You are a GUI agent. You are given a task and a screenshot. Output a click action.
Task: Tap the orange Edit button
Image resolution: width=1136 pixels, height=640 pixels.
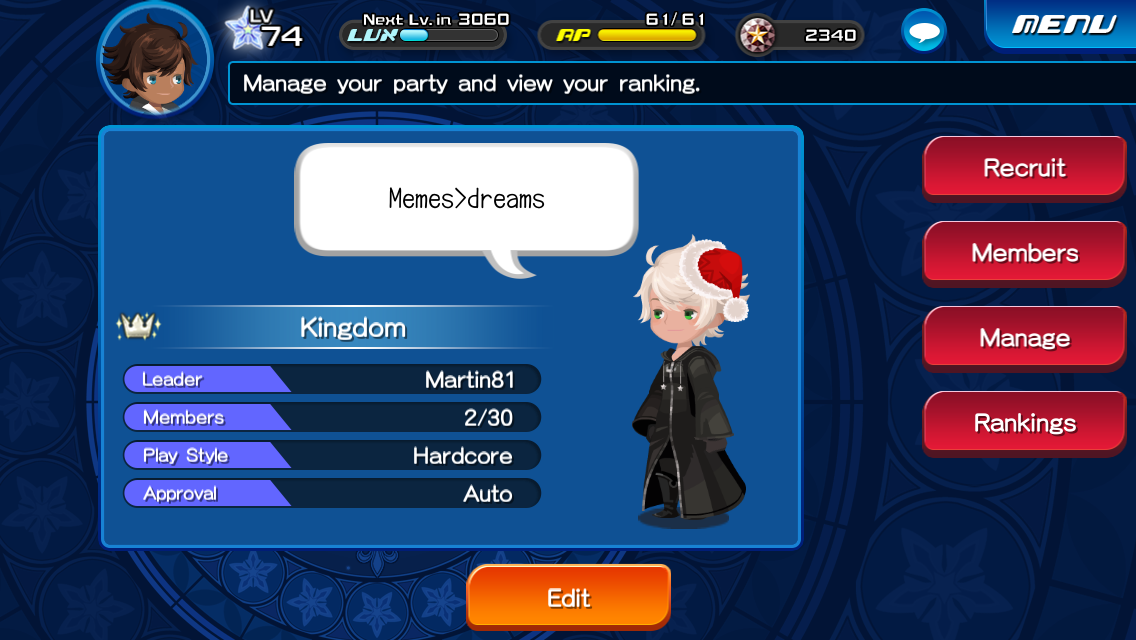pos(568,597)
